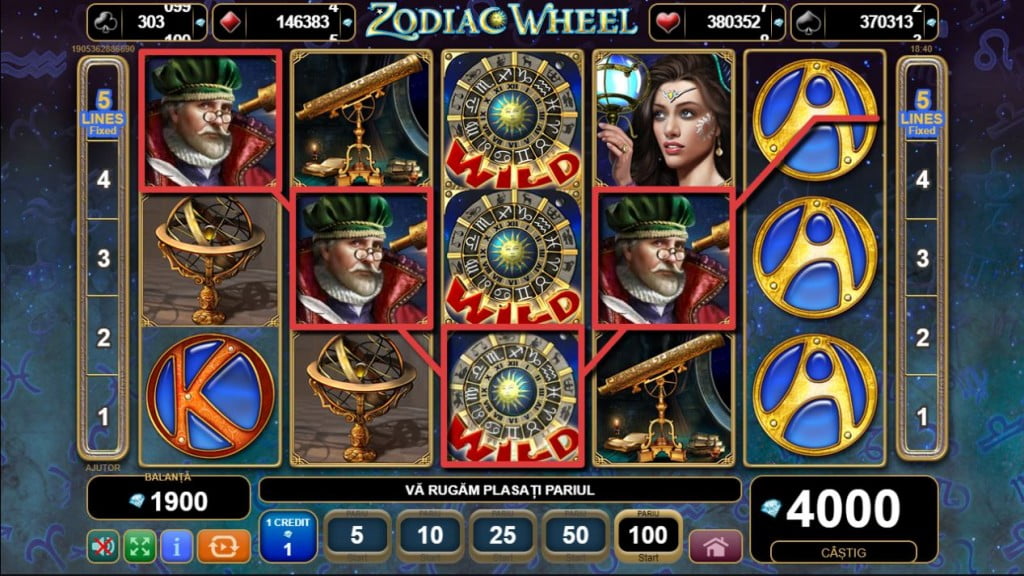Enter fullscreen with the green arrows icon

click(139, 547)
